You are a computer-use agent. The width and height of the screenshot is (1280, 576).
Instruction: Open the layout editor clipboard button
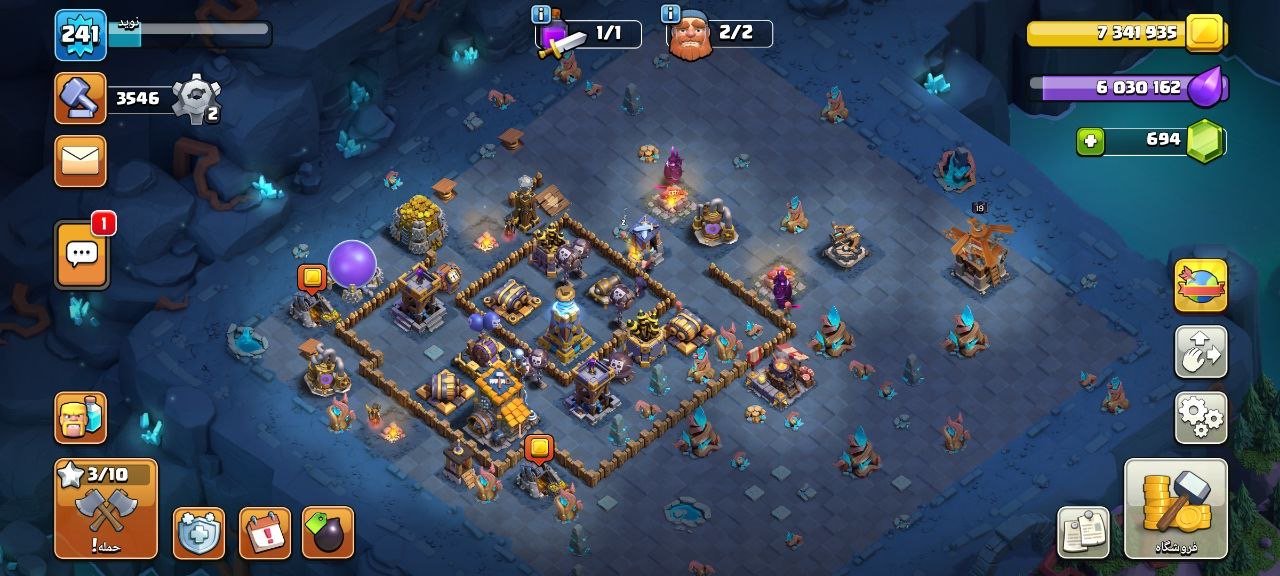point(1084,532)
